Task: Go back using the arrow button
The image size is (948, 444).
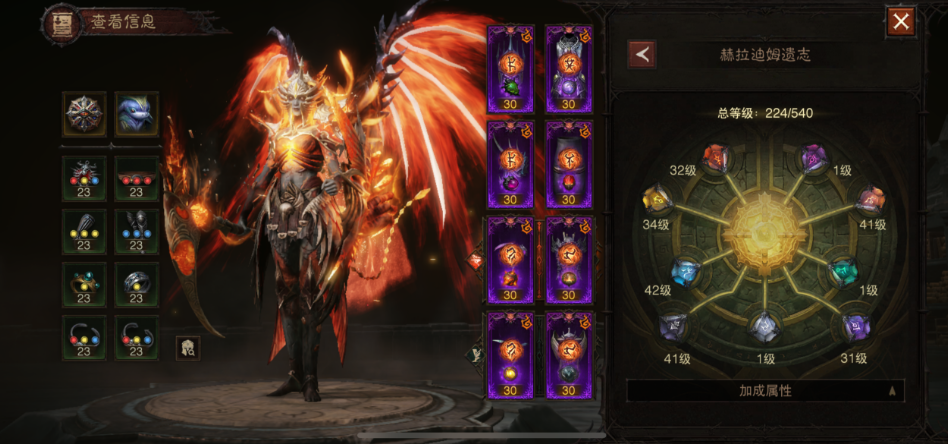Action: coord(641,54)
